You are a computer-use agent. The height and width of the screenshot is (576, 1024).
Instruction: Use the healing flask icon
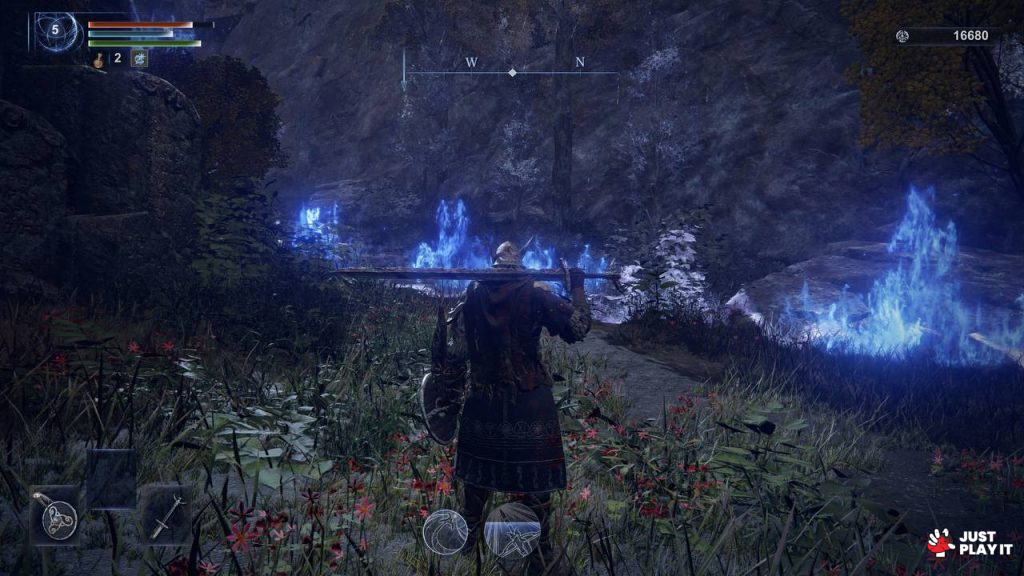[99, 59]
